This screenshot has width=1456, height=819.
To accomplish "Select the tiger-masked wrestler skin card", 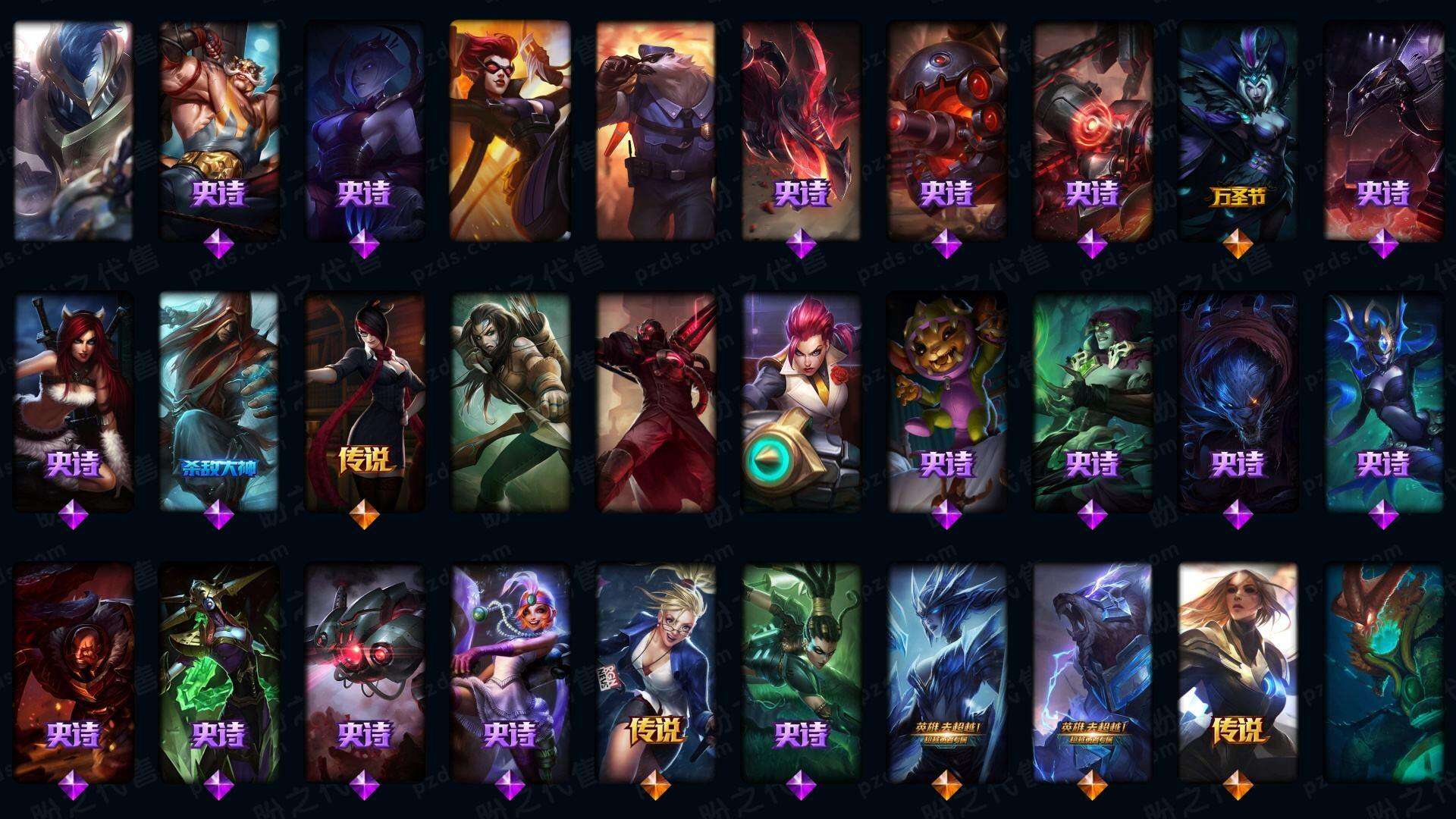I will tap(219, 130).
